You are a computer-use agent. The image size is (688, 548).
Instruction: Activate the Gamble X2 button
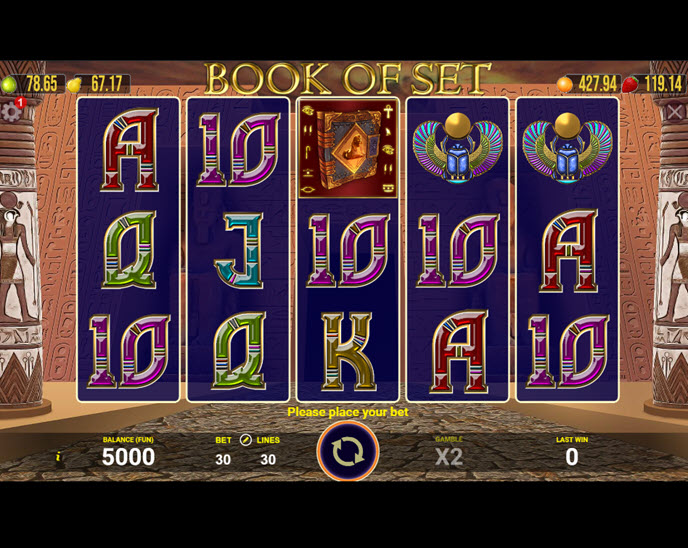[x=449, y=456]
